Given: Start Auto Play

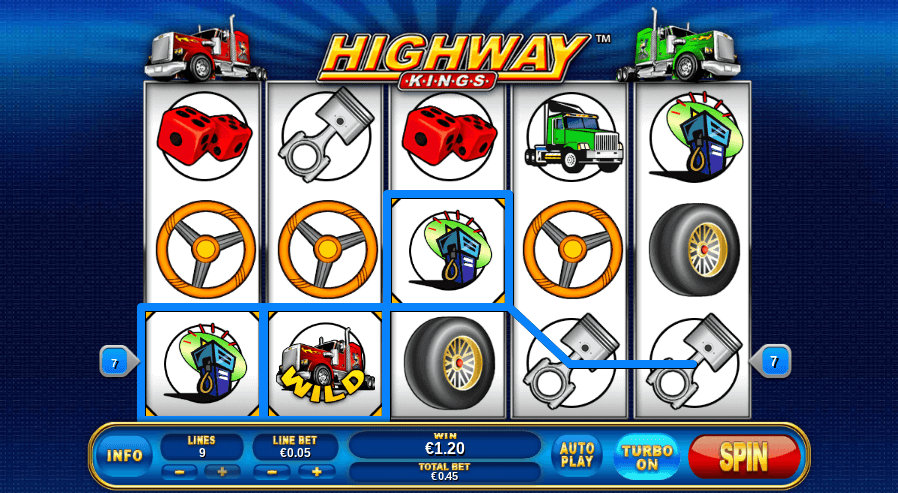Looking at the screenshot, I should click(578, 455).
